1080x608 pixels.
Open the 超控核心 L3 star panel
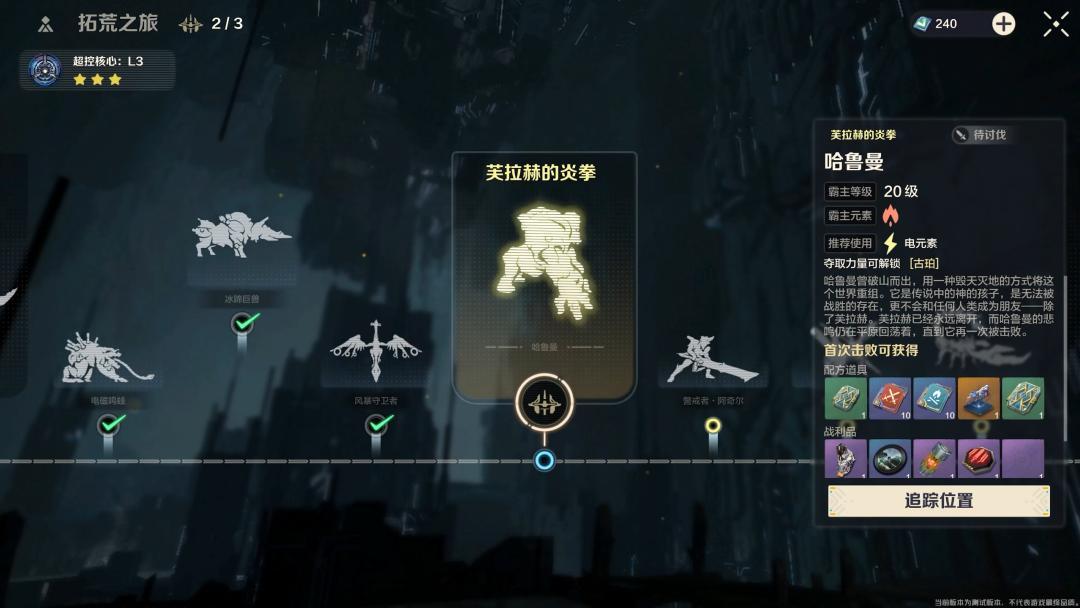[97, 70]
